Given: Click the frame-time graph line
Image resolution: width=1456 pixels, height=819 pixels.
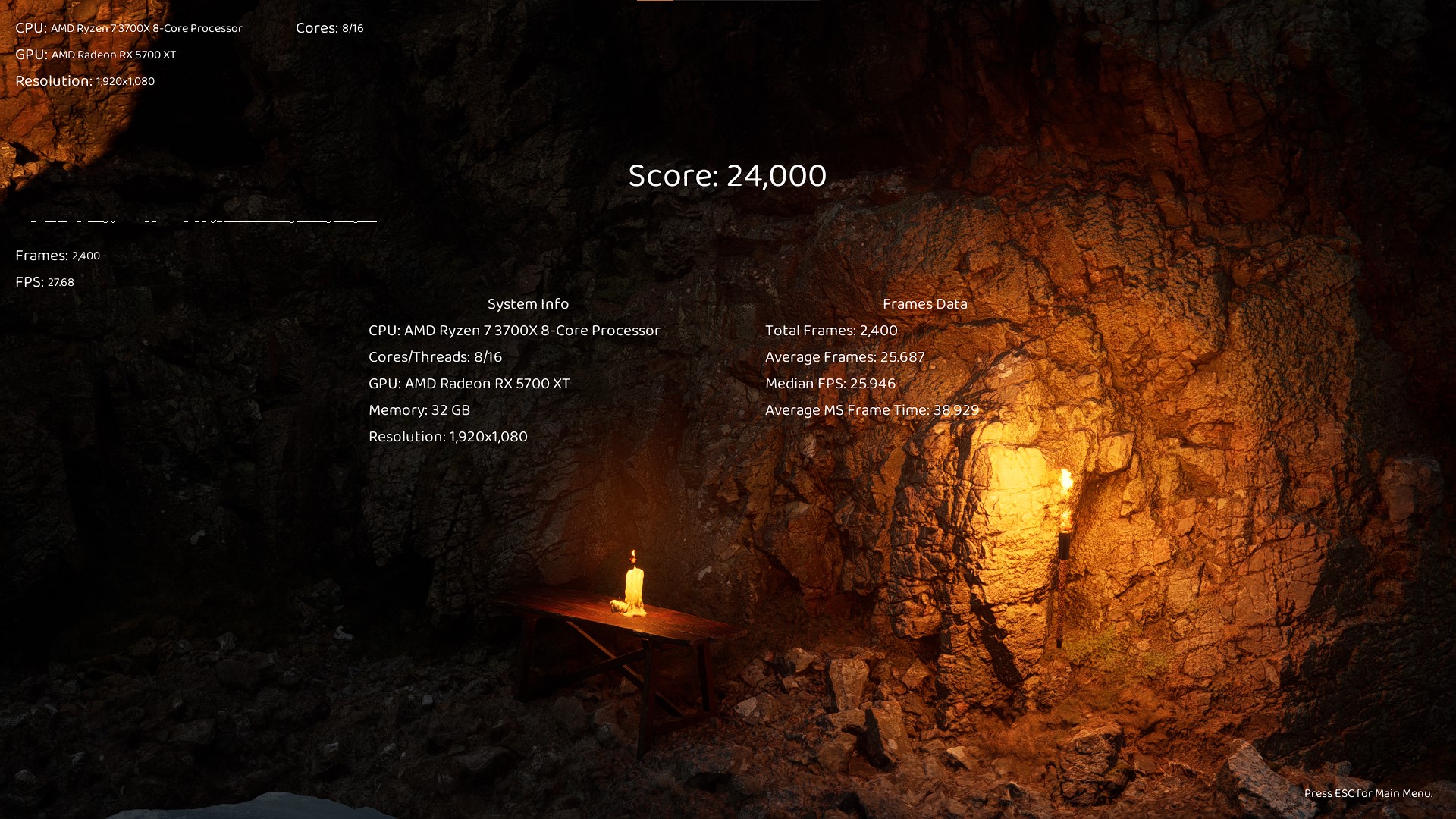Looking at the screenshot, I should click(195, 221).
